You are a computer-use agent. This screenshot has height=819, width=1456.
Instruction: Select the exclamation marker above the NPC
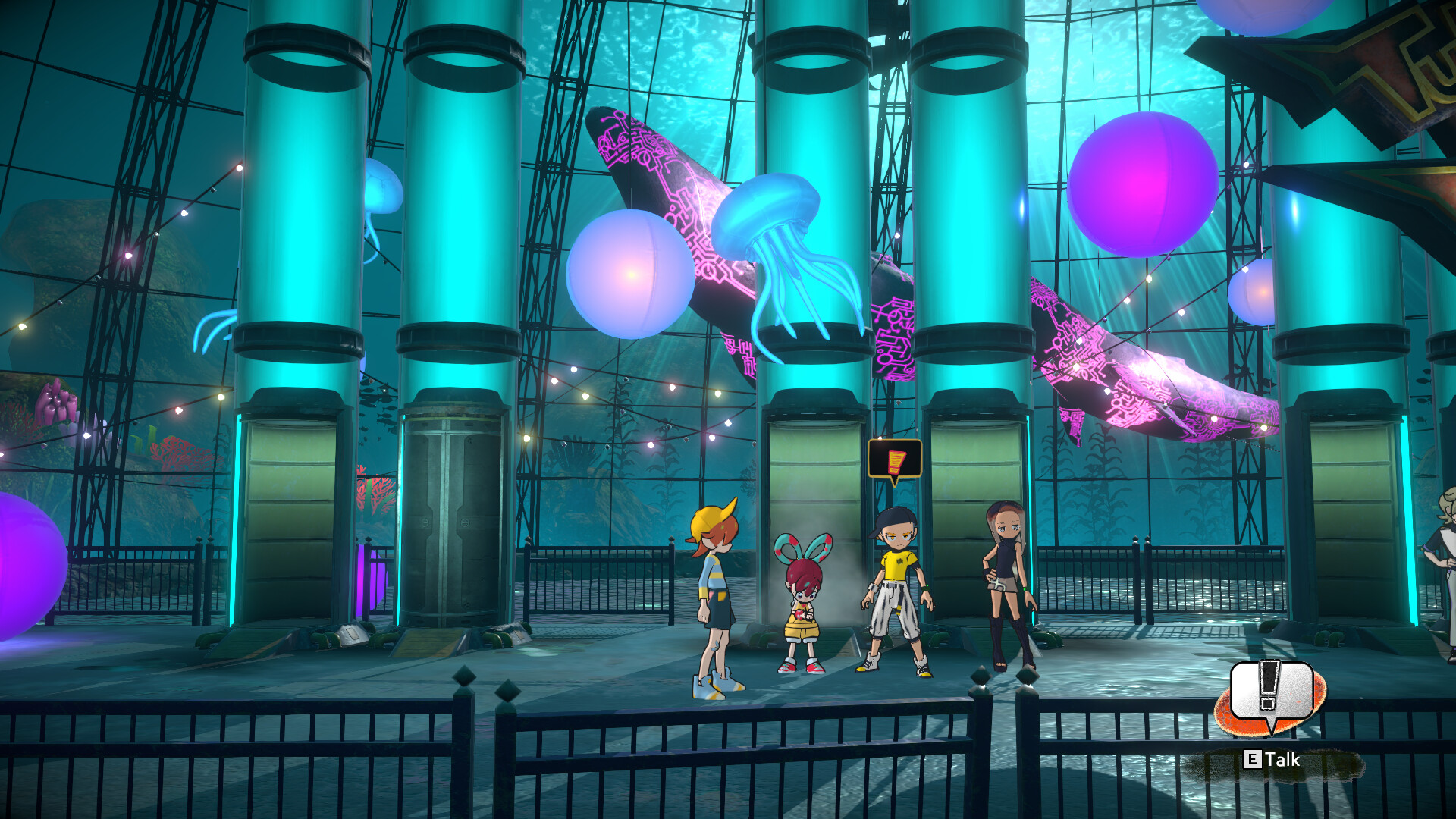click(x=895, y=460)
